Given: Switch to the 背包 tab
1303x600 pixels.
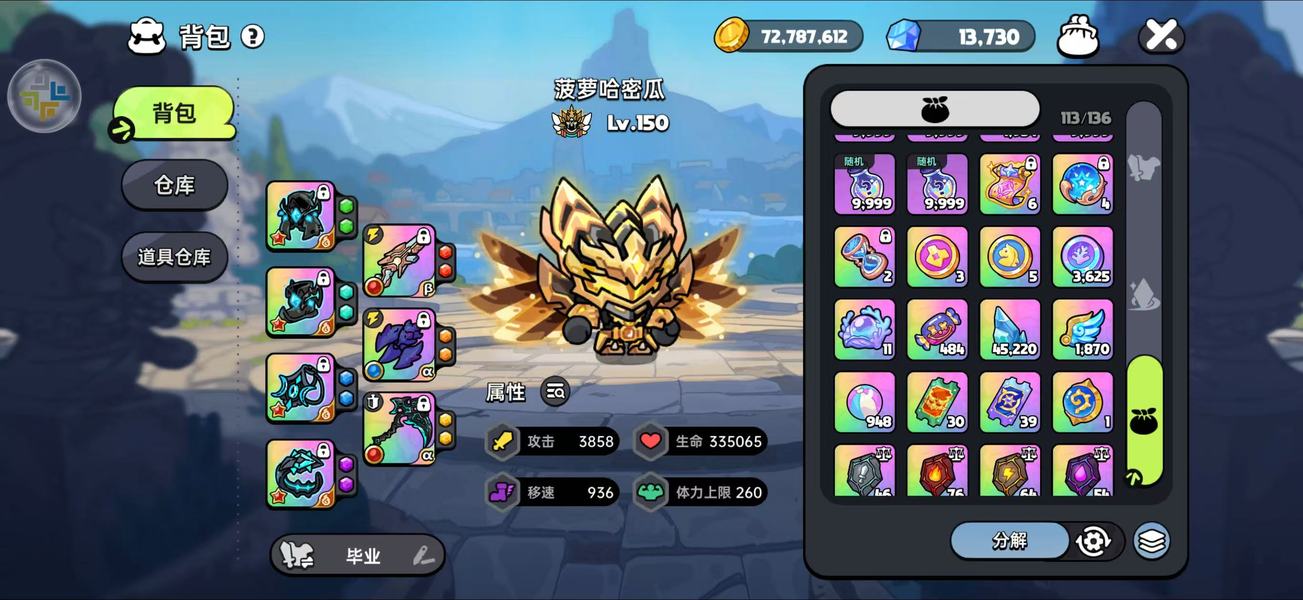Looking at the screenshot, I should (174, 113).
